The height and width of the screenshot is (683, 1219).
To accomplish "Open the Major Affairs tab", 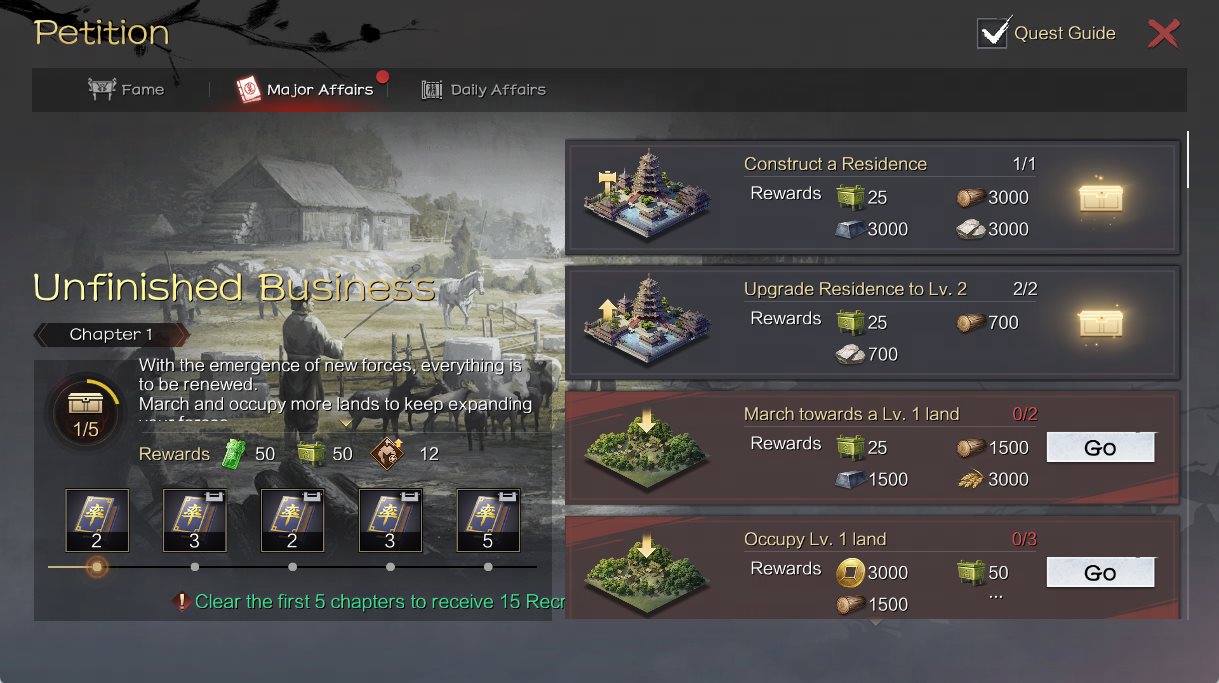I will (x=306, y=90).
